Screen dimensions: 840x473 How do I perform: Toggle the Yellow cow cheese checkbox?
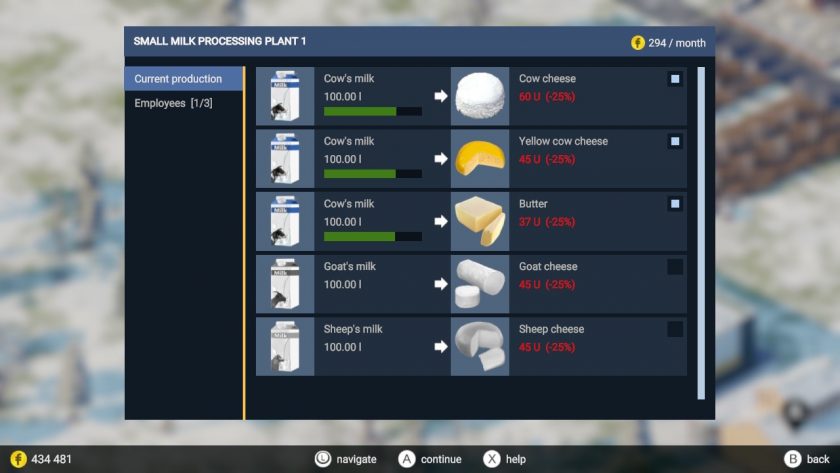(675, 142)
